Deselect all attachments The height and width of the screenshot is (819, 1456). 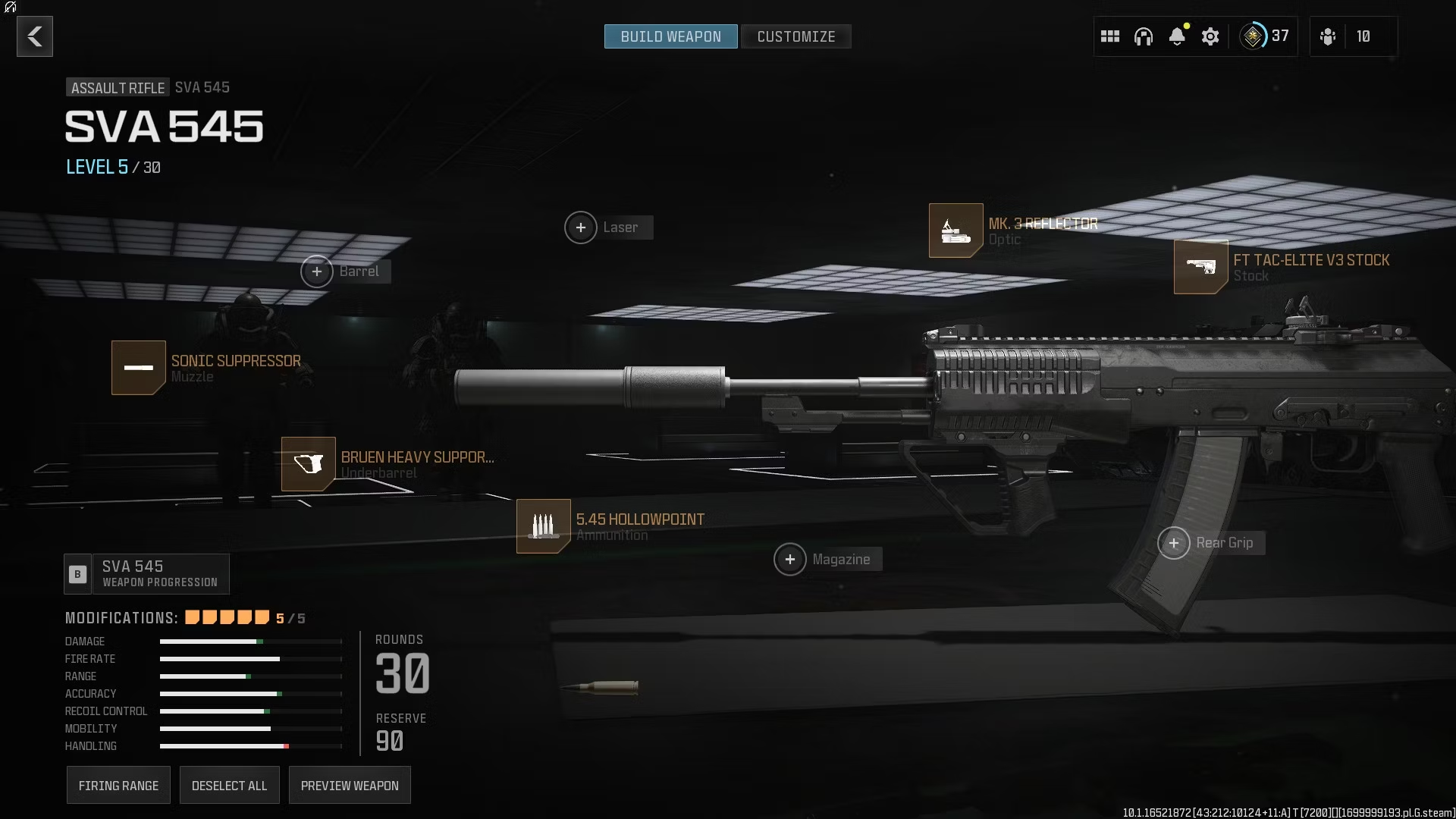229,786
